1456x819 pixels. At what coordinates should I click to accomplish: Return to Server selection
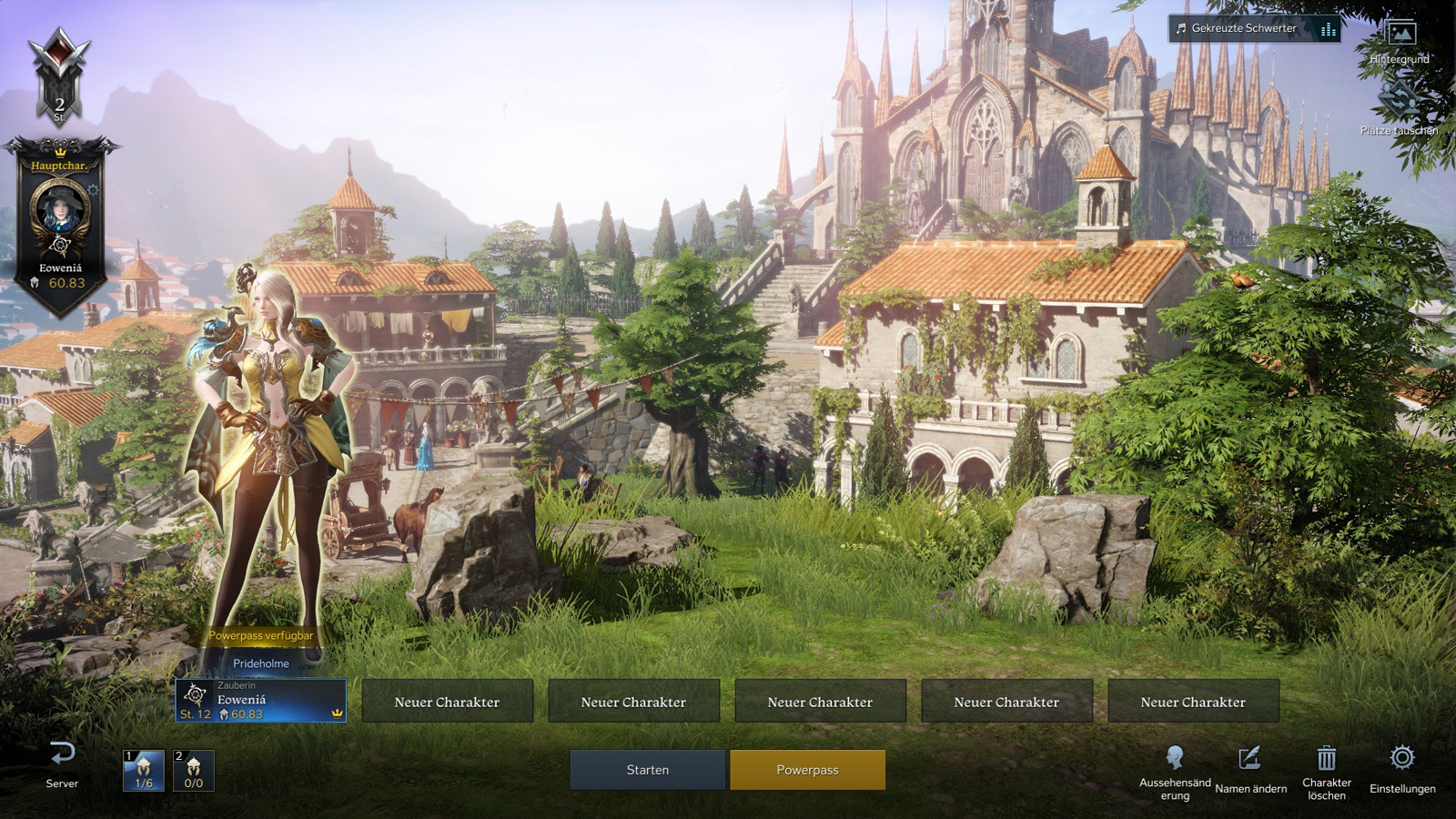pyautogui.click(x=62, y=764)
